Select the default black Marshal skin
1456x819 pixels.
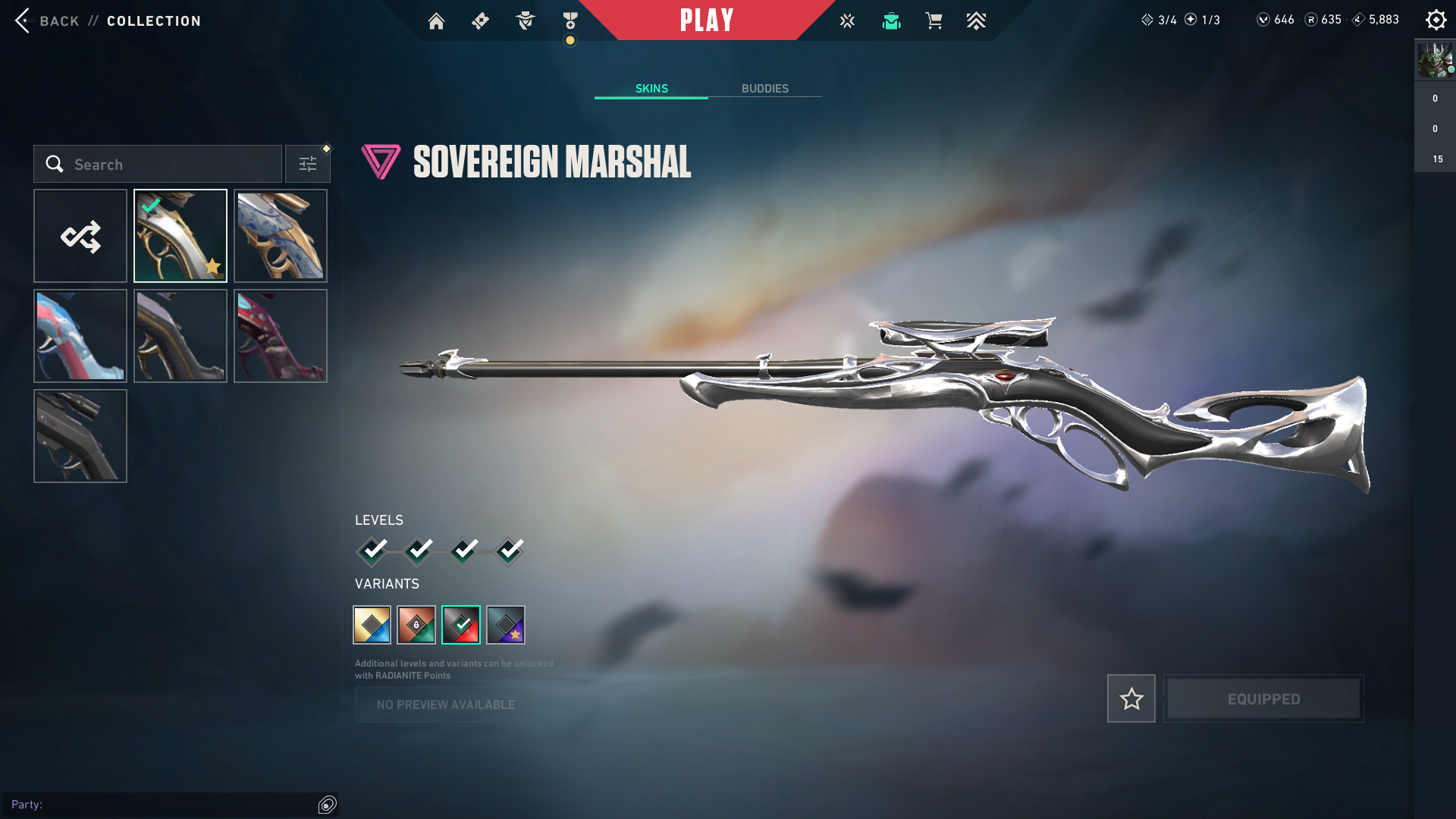click(x=80, y=436)
